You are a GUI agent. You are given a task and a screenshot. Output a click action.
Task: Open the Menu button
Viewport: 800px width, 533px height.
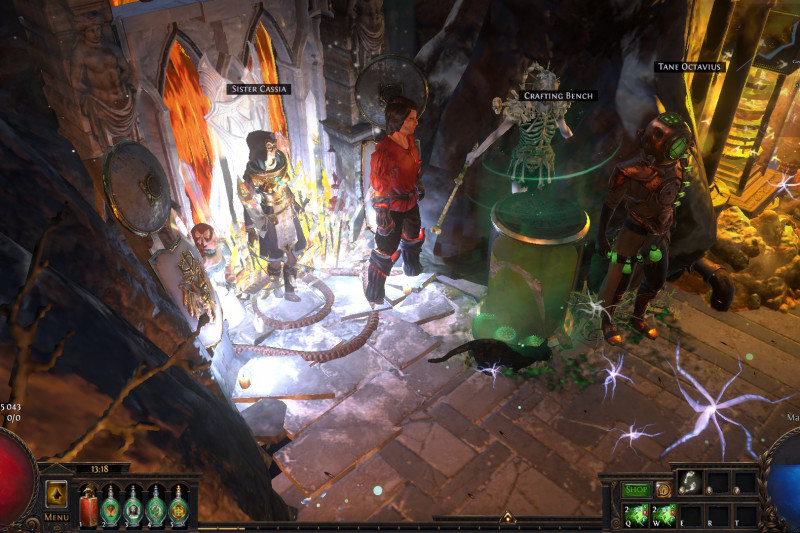56,517
